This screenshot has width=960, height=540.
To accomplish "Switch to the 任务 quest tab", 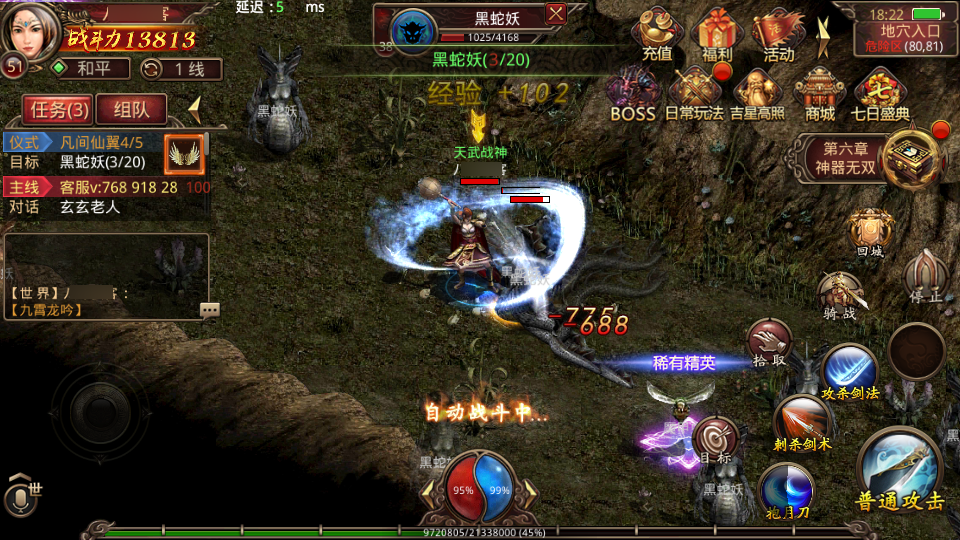I will [57, 110].
